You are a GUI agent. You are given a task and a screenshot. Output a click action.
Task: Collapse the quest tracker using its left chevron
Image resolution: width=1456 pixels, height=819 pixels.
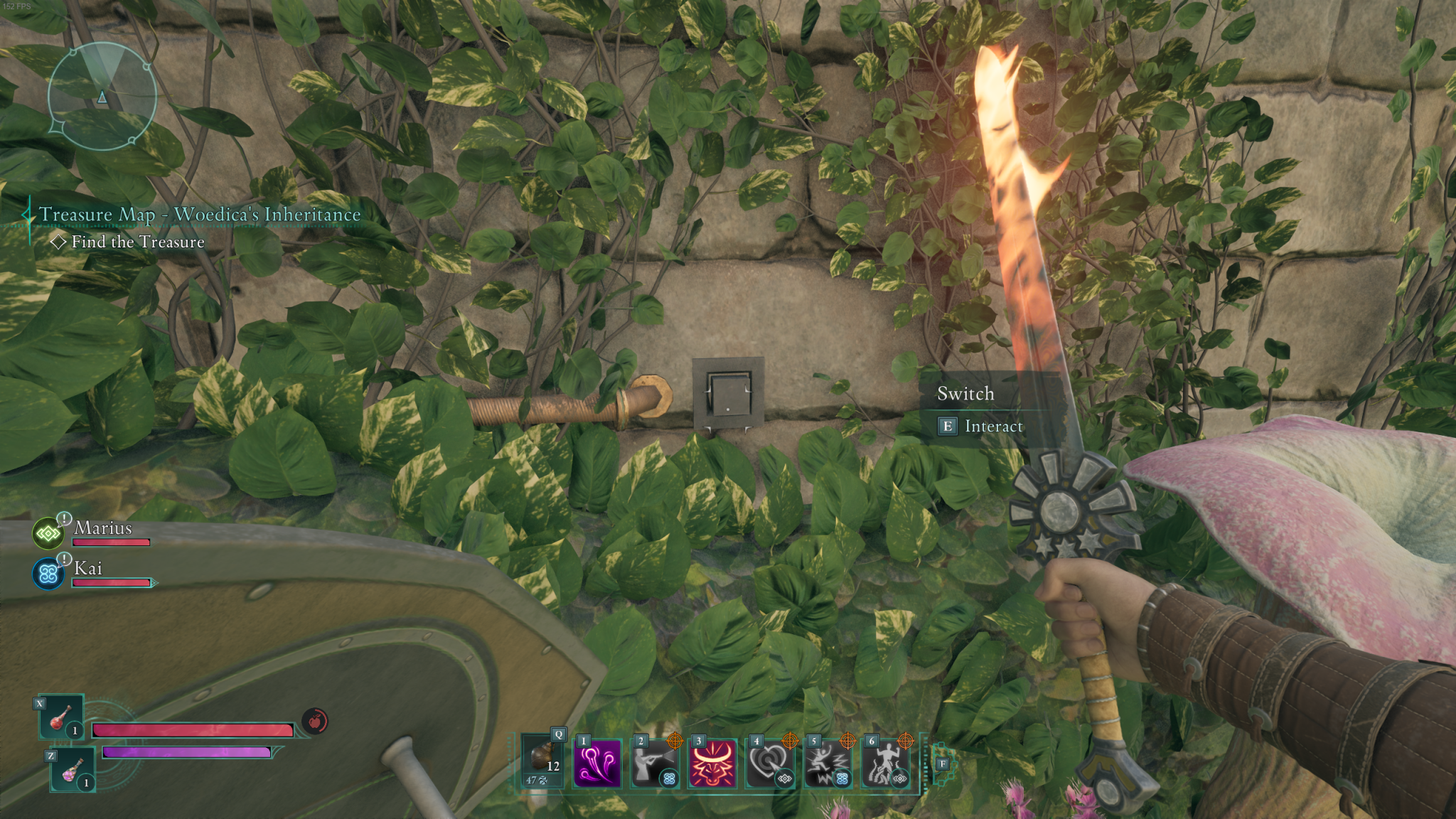tap(27, 214)
